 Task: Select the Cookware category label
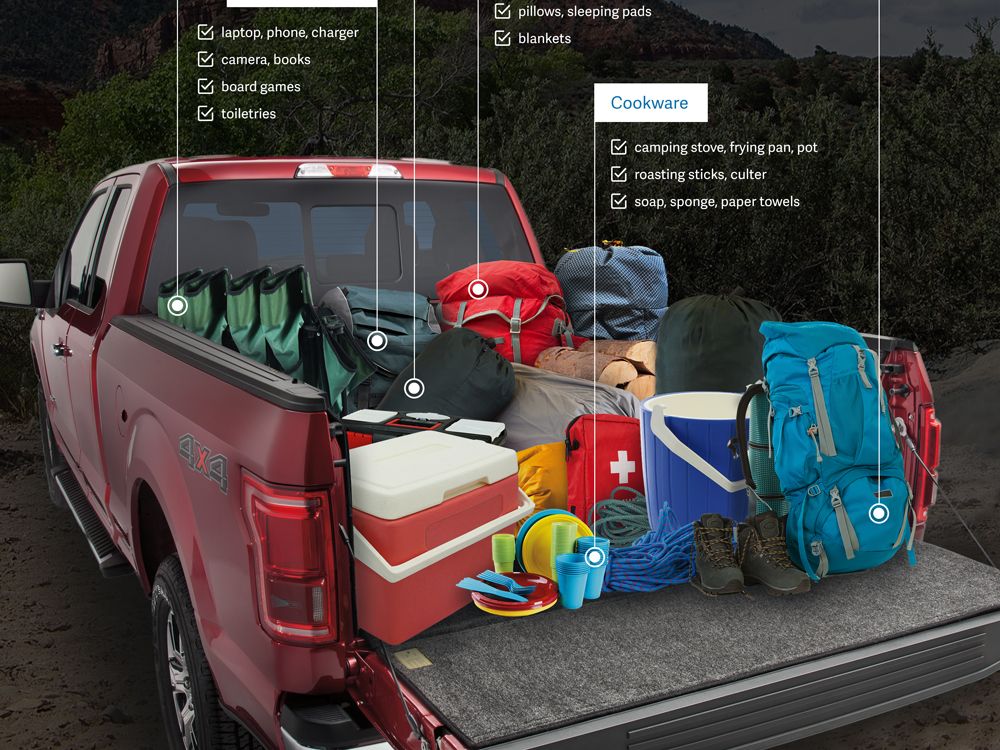[x=650, y=103]
